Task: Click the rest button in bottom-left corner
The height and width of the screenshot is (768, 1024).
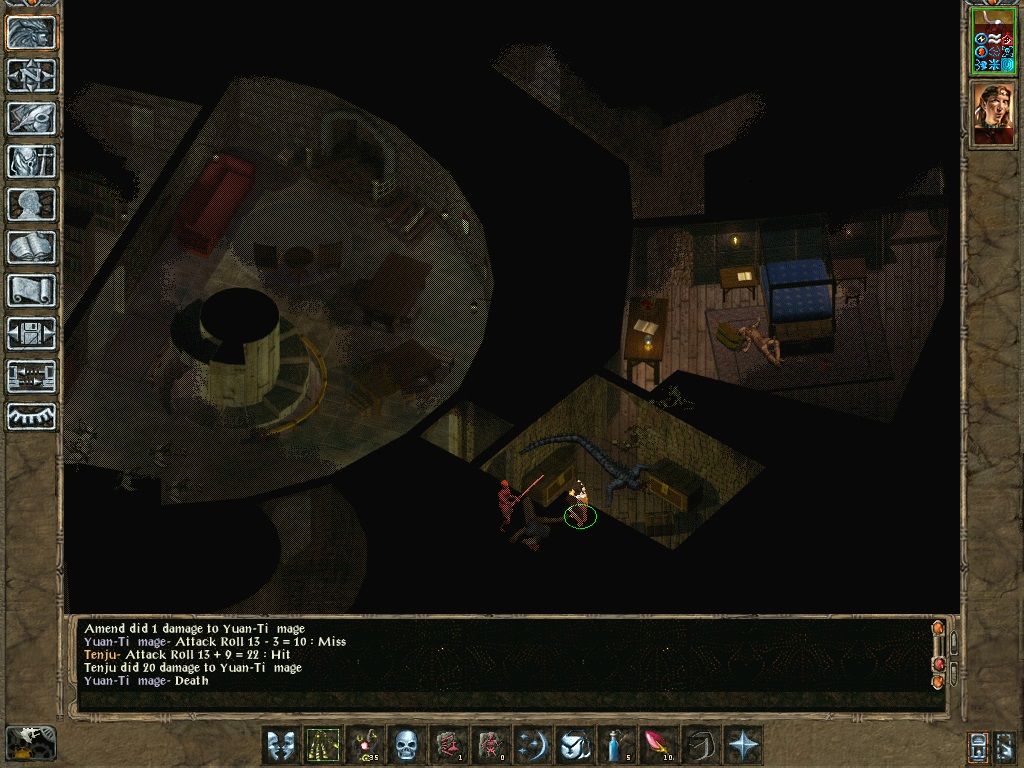Action: [30, 743]
